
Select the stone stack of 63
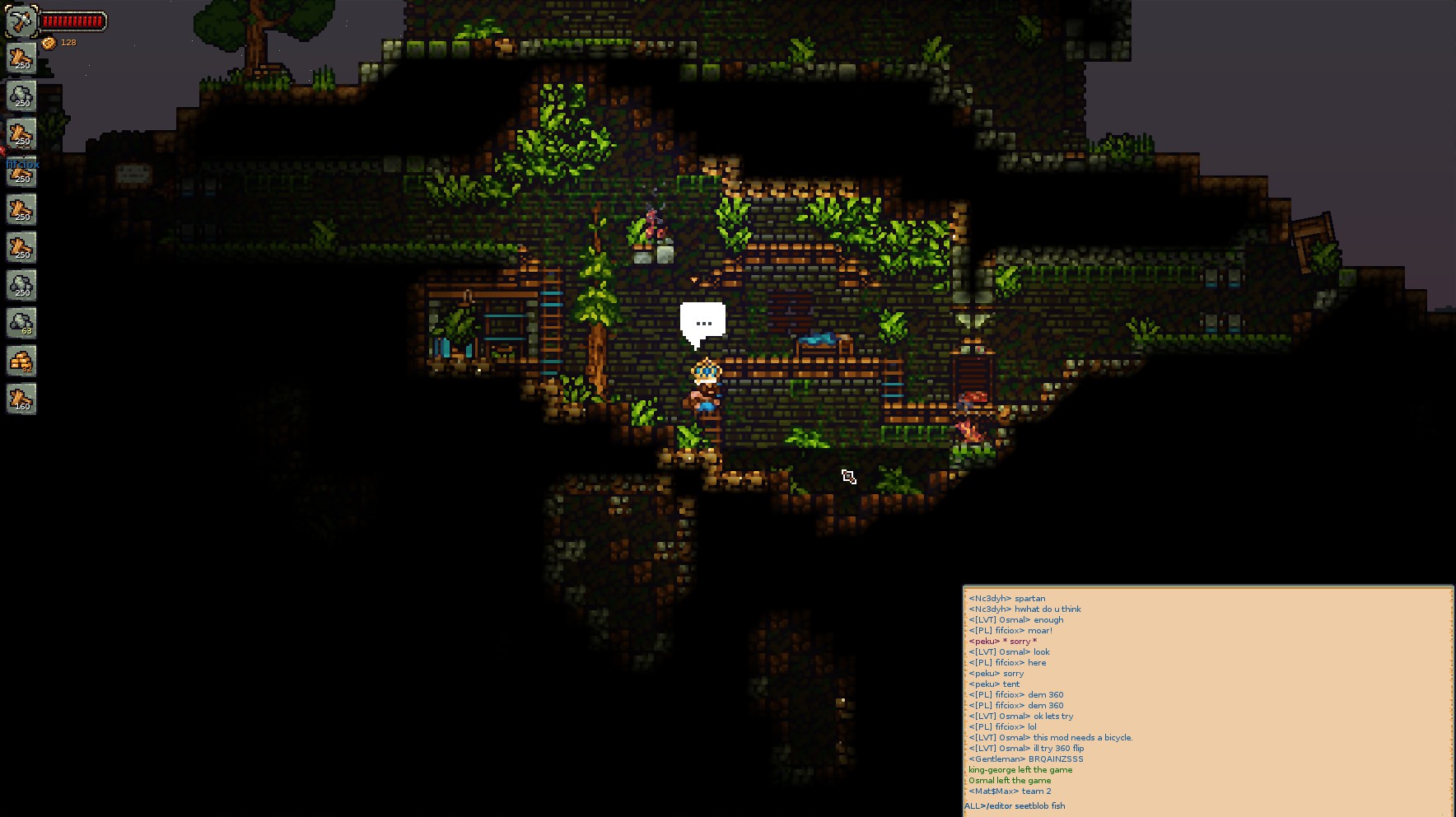click(x=21, y=323)
